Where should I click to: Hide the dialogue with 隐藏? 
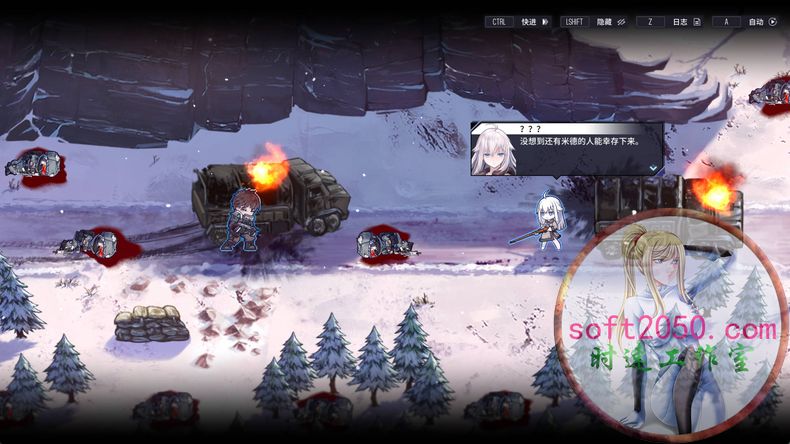click(x=610, y=21)
